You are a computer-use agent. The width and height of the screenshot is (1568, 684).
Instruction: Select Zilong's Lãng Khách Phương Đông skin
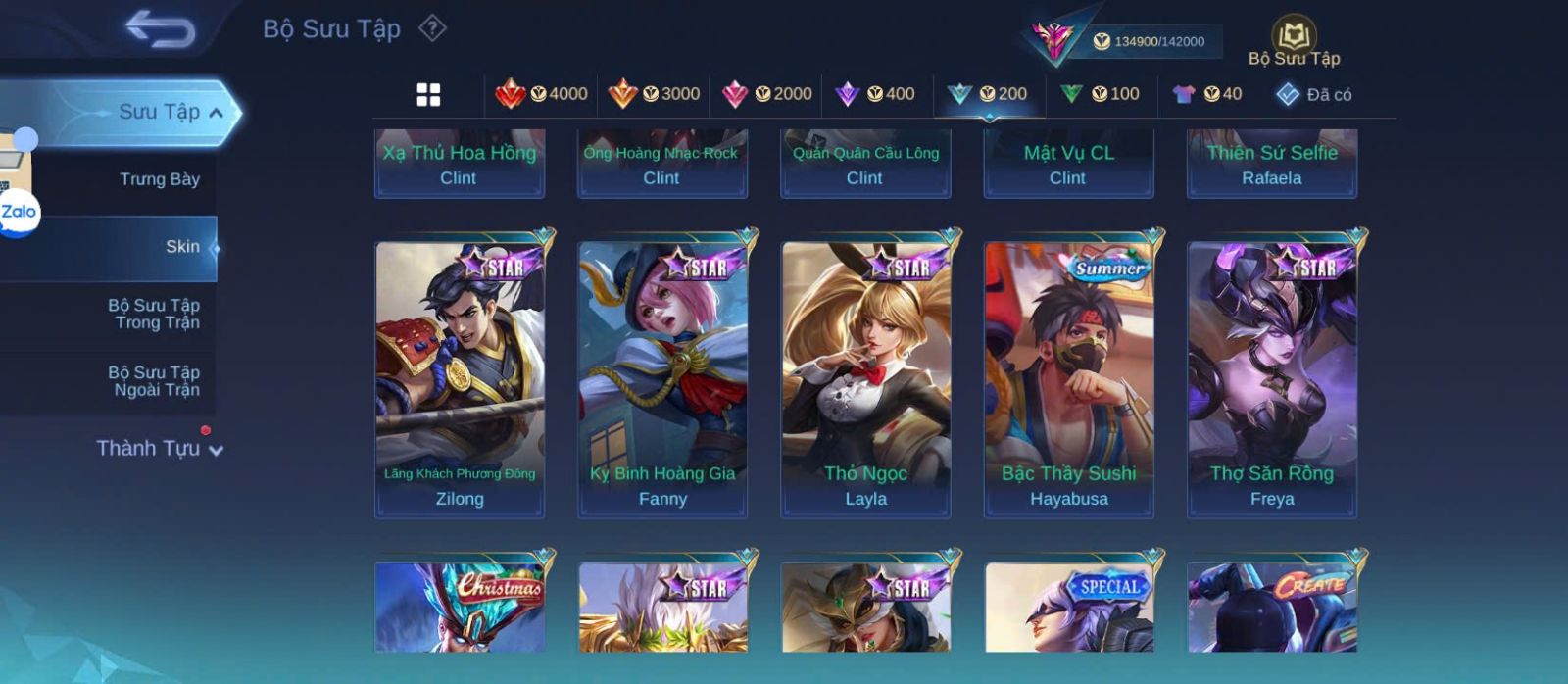460,377
